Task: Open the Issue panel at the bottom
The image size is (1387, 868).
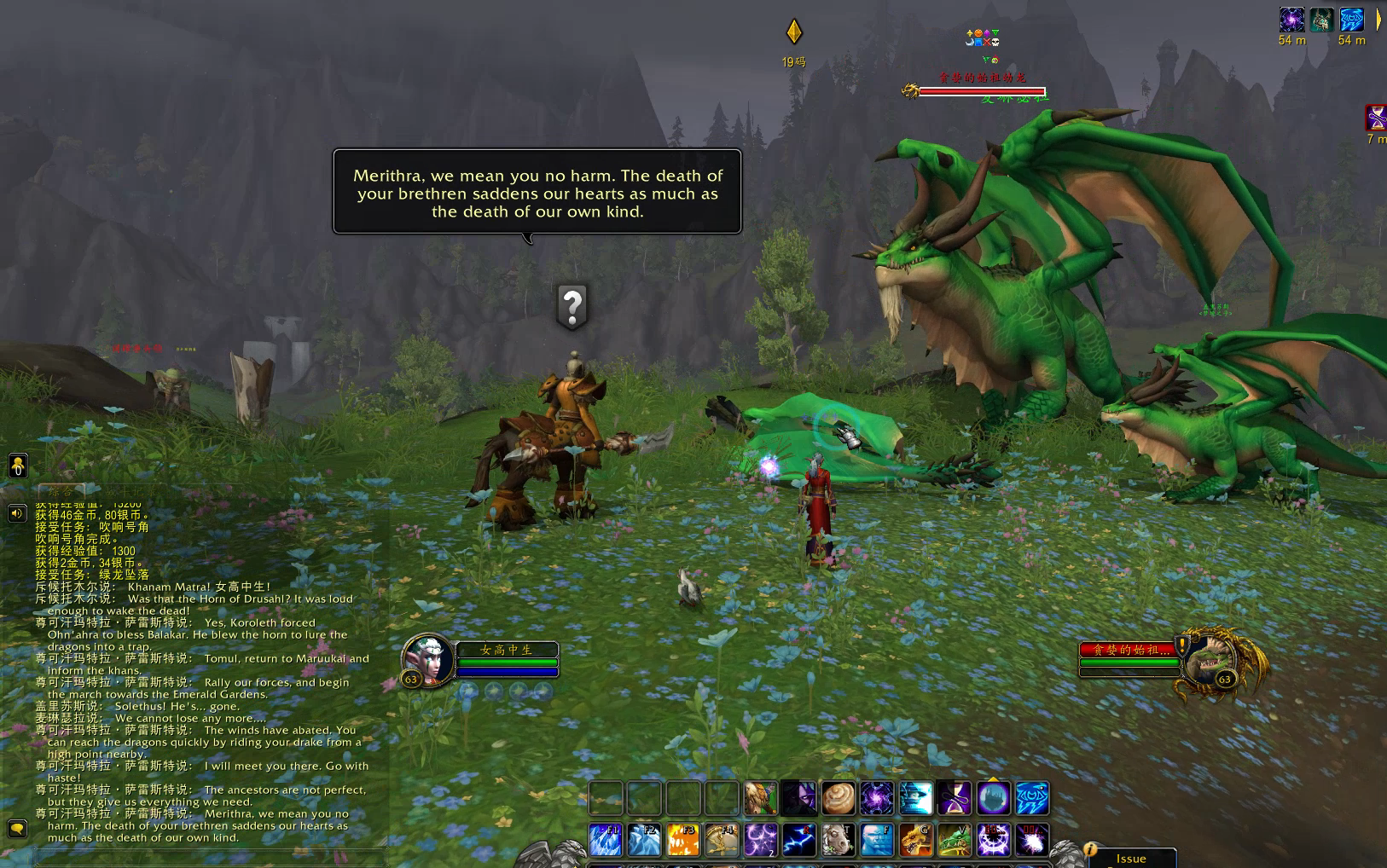Action: 1130,859
